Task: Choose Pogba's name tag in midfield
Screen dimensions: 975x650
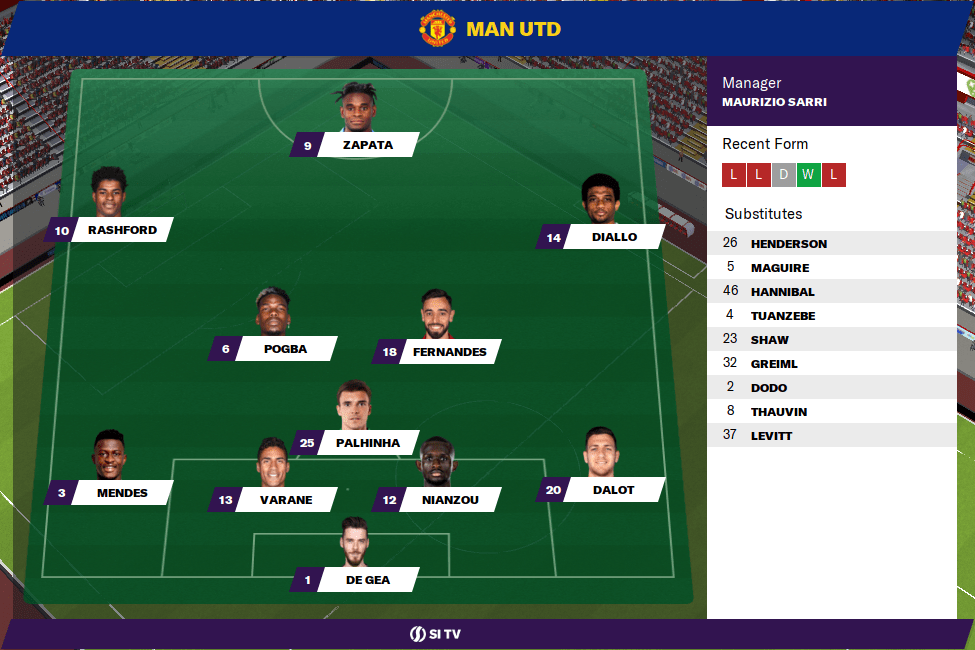Action: pyautogui.click(x=285, y=349)
